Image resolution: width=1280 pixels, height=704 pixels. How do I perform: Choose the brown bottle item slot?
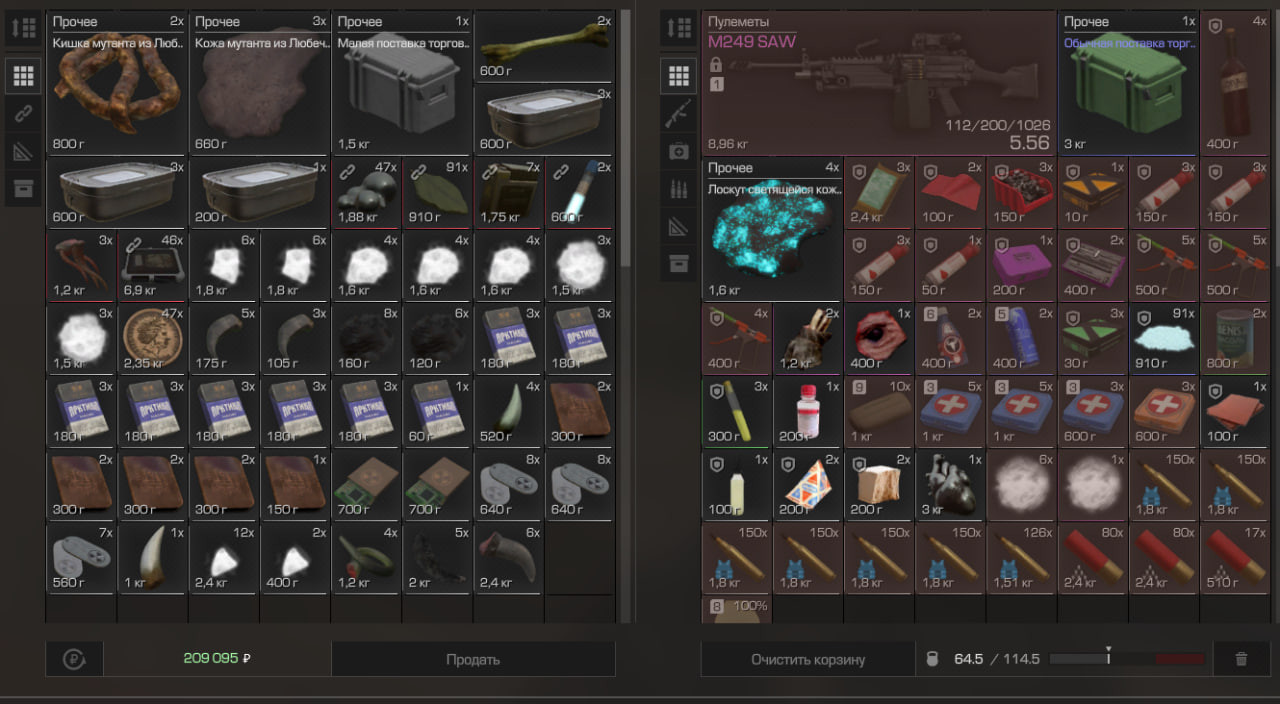click(1235, 83)
